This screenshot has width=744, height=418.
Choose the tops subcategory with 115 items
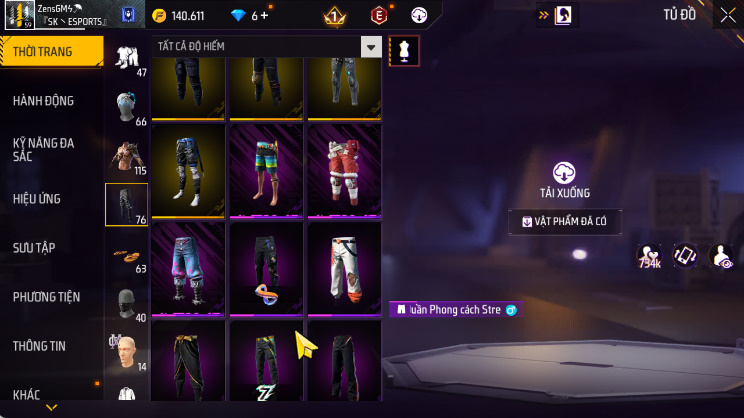126,157
